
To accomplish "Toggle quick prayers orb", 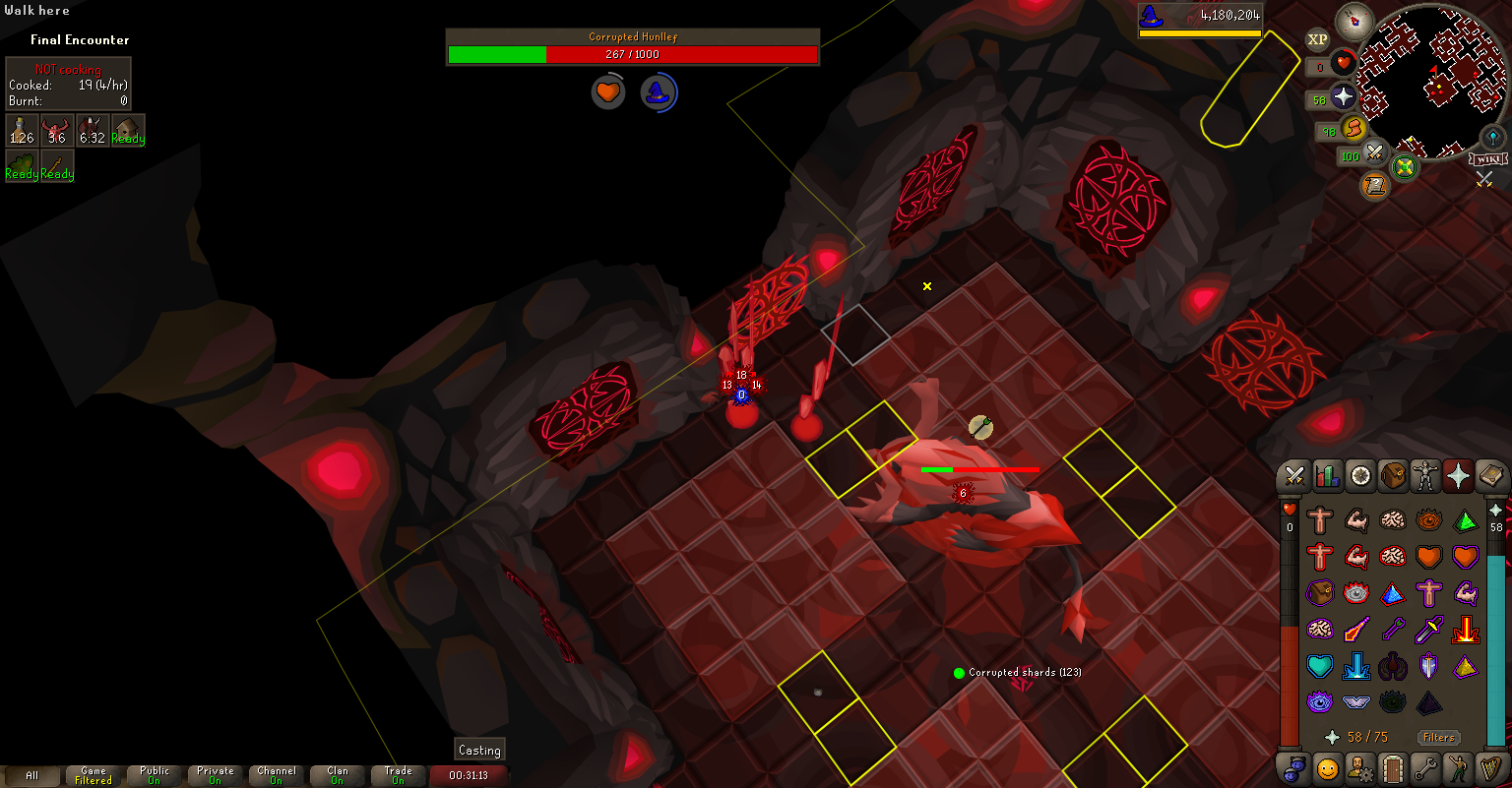I will (x=1344, y=96).
